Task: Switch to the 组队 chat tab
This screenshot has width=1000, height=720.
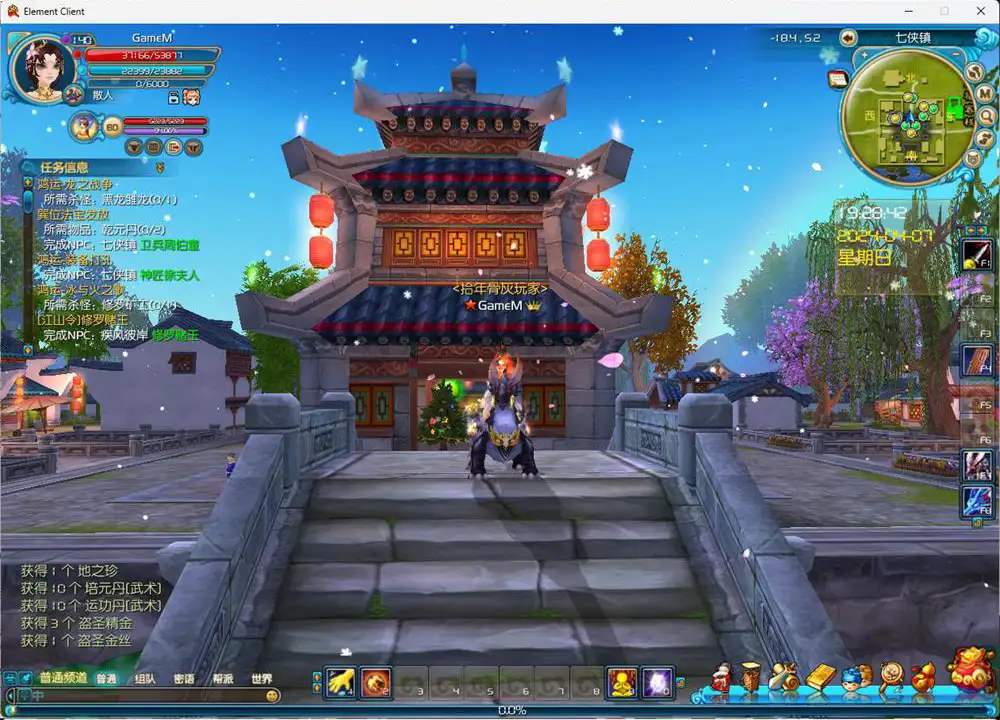Action: tap(145, 679)
